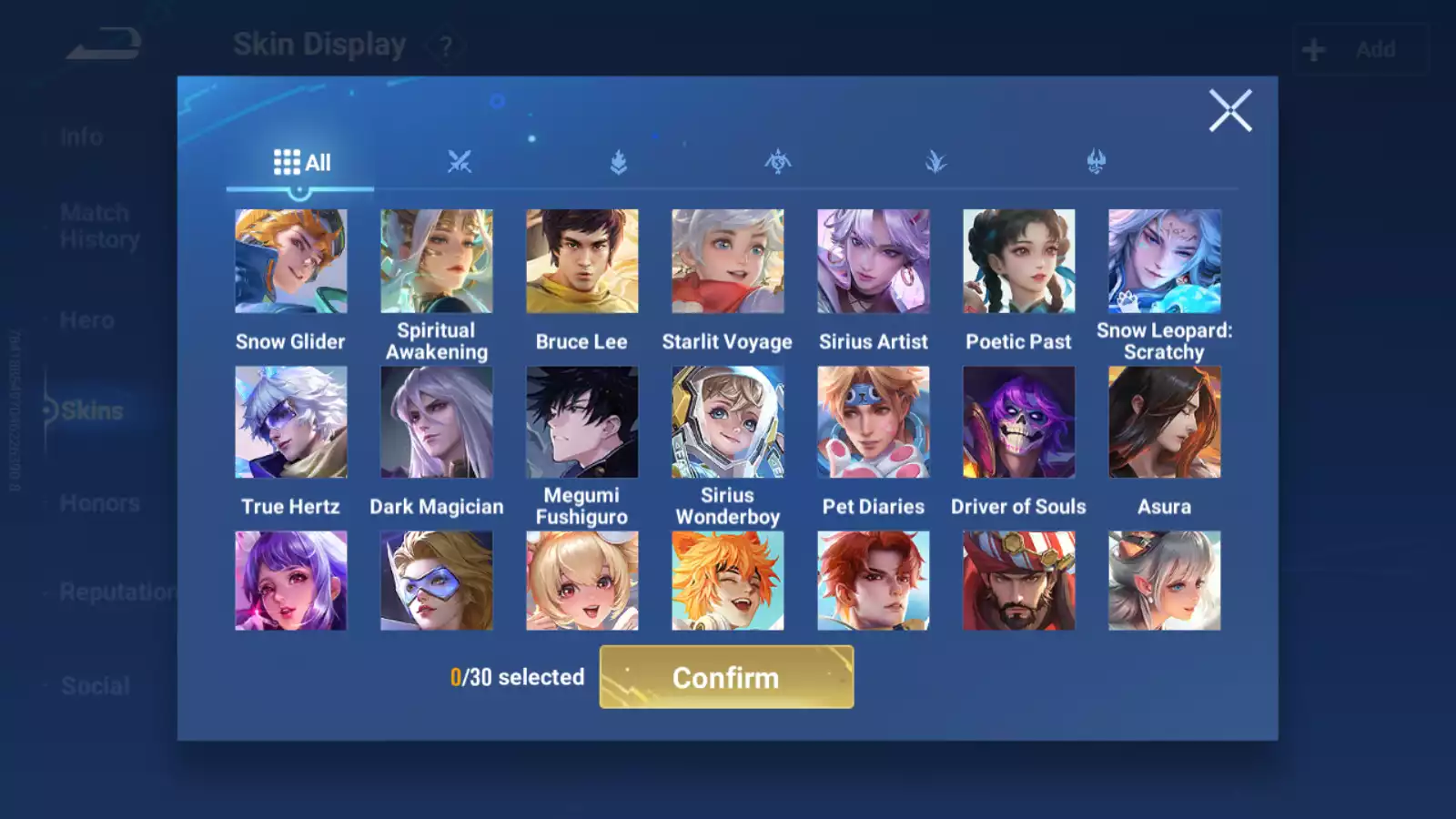Select the True Hertz skin
Screen dimensions: 1456x819
click(290, 422)
